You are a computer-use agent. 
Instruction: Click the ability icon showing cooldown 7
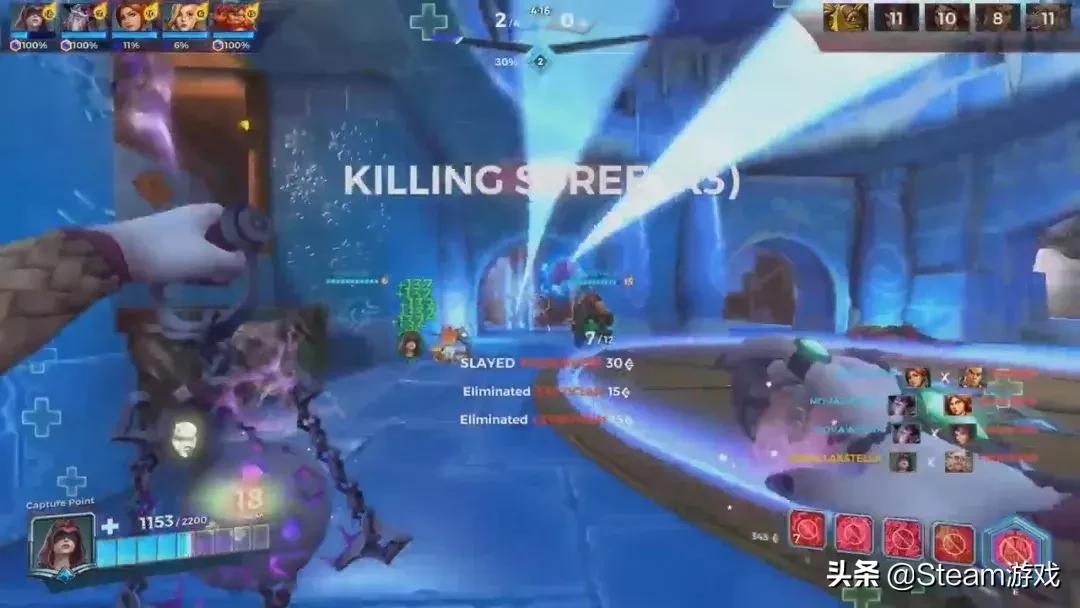(x=808, y=530)
